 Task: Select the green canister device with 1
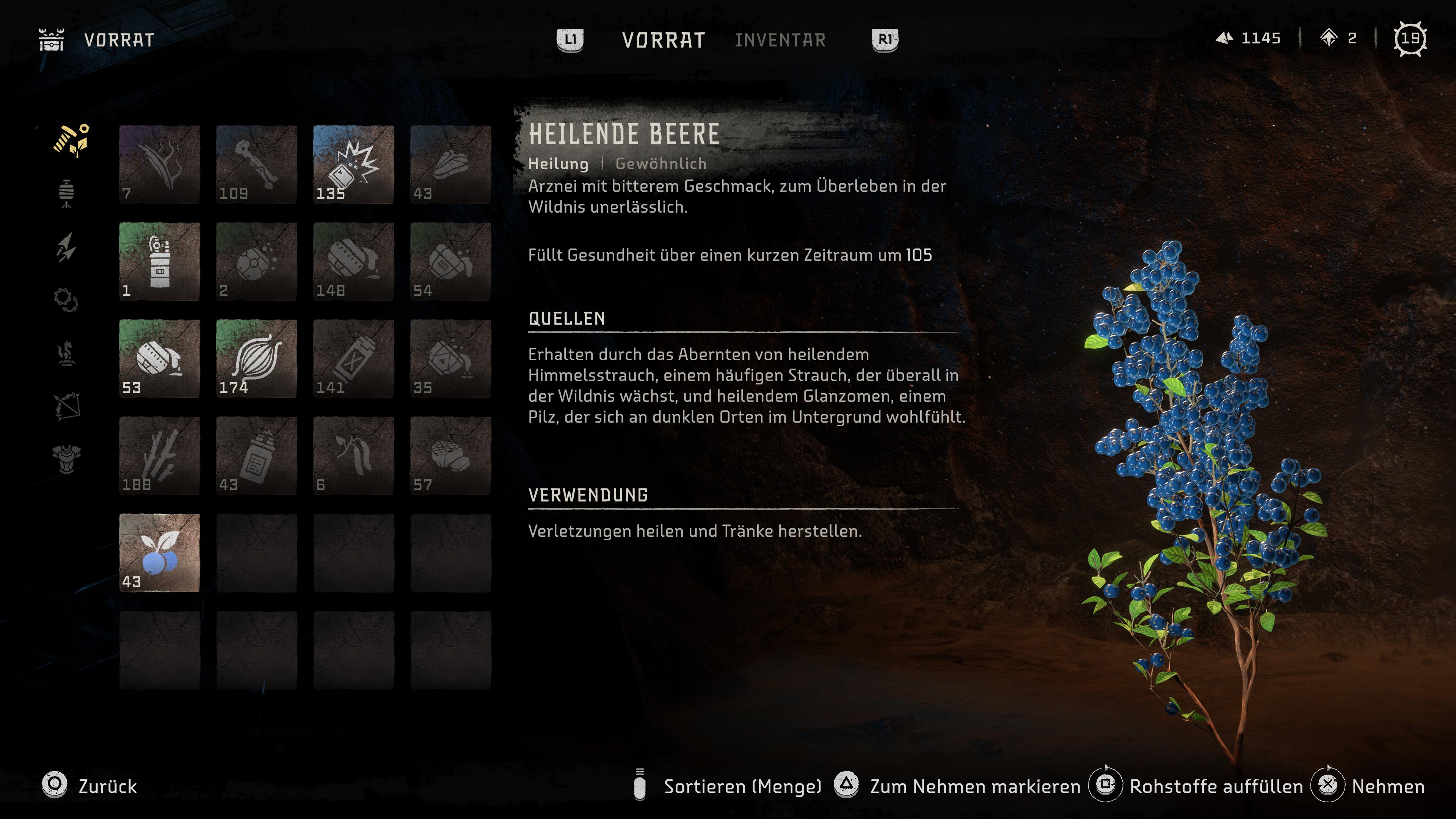coord(159,261)
